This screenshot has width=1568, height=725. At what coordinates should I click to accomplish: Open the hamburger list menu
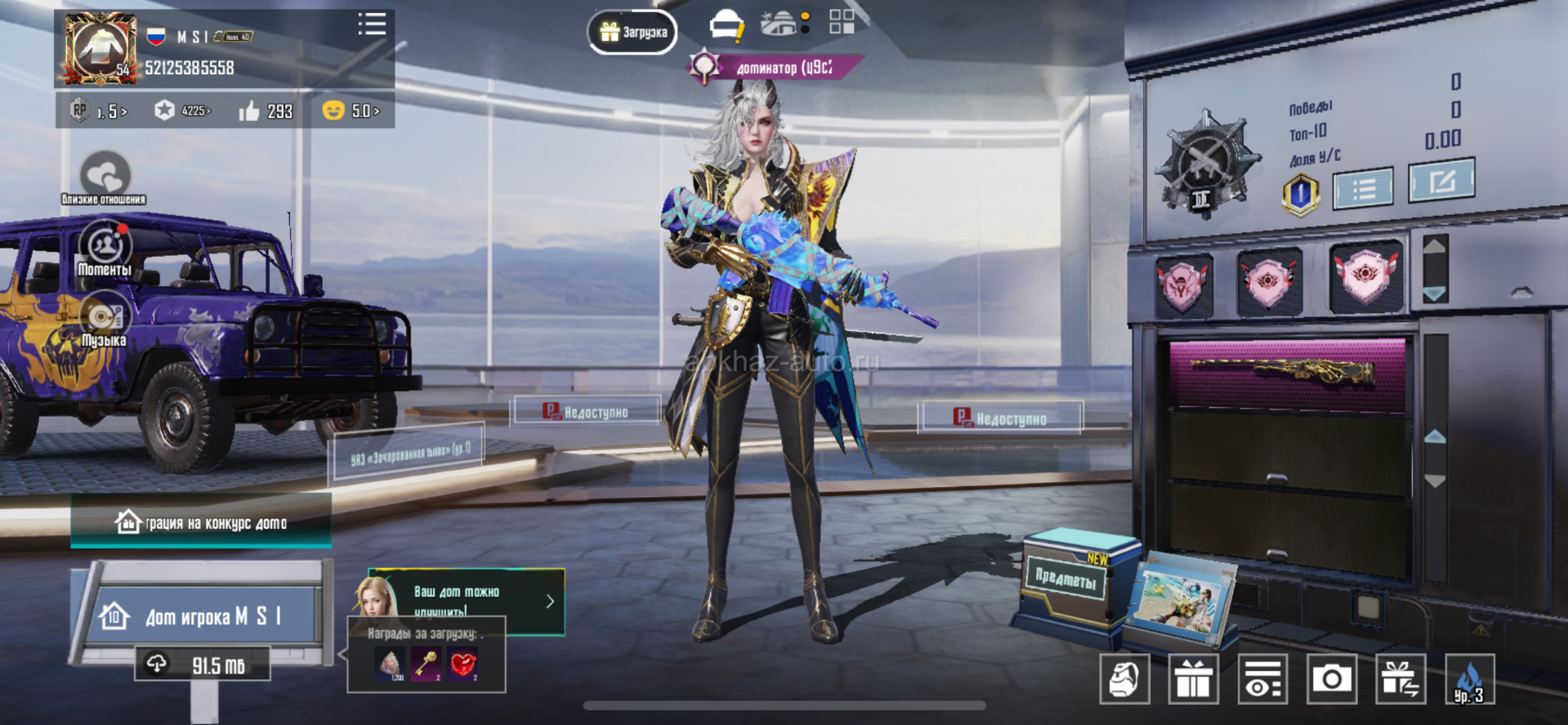[x=372, y=24]
